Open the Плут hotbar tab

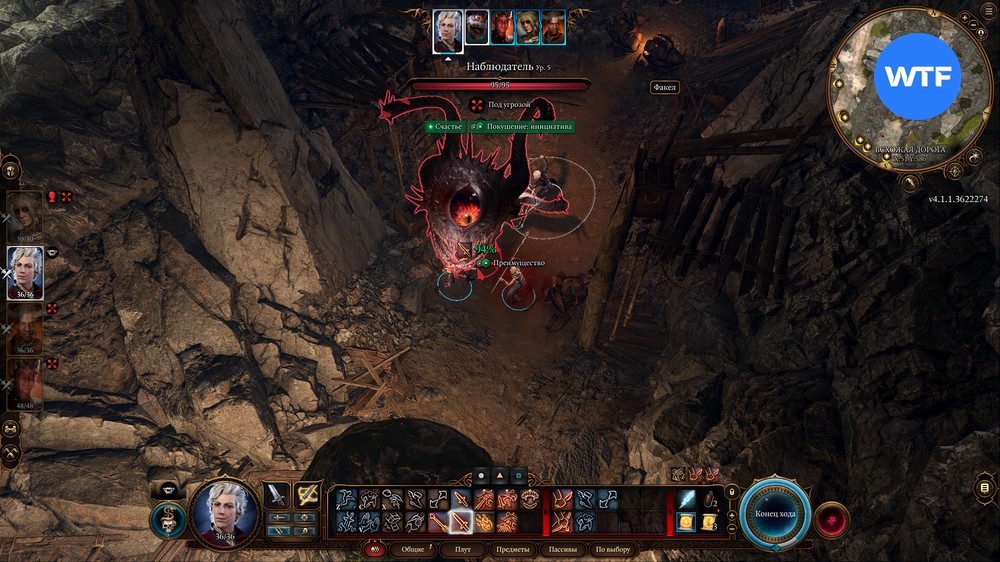[463, 550]
